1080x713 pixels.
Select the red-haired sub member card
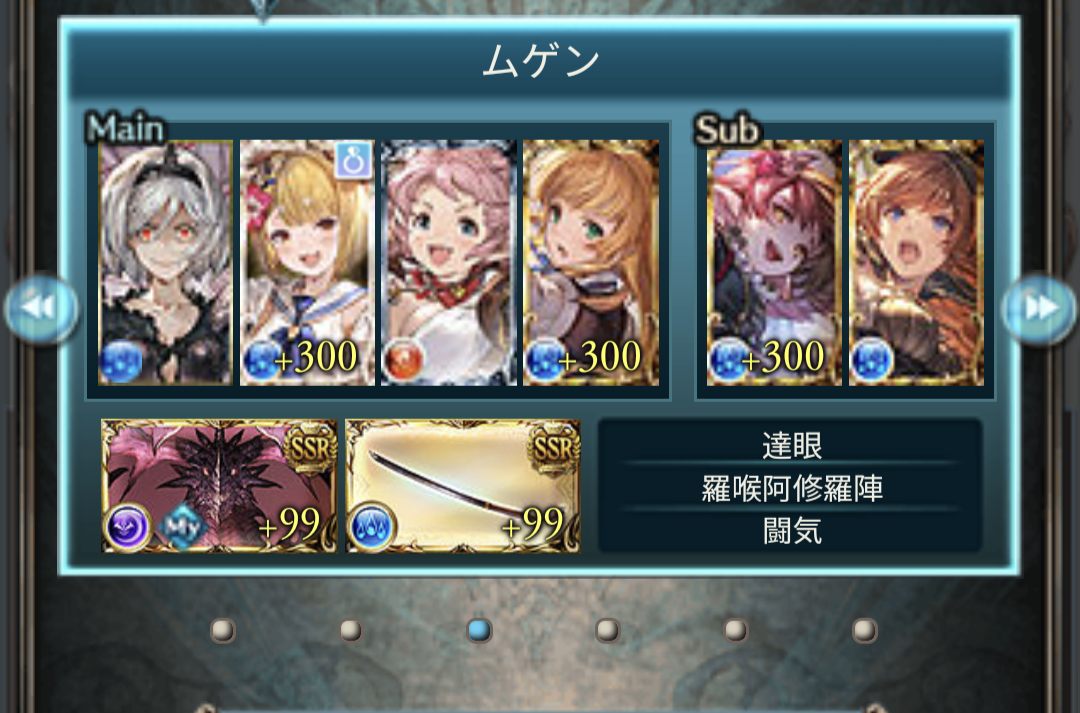[774, 263]
